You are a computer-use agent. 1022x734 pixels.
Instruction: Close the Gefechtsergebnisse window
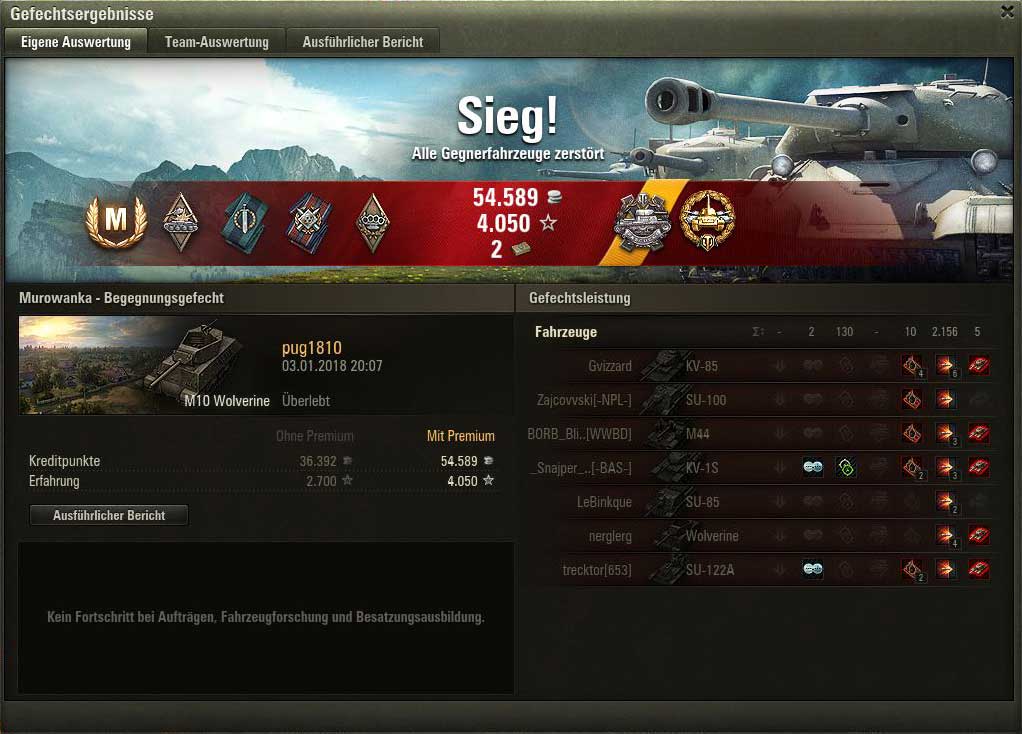tap(1007, 12)
